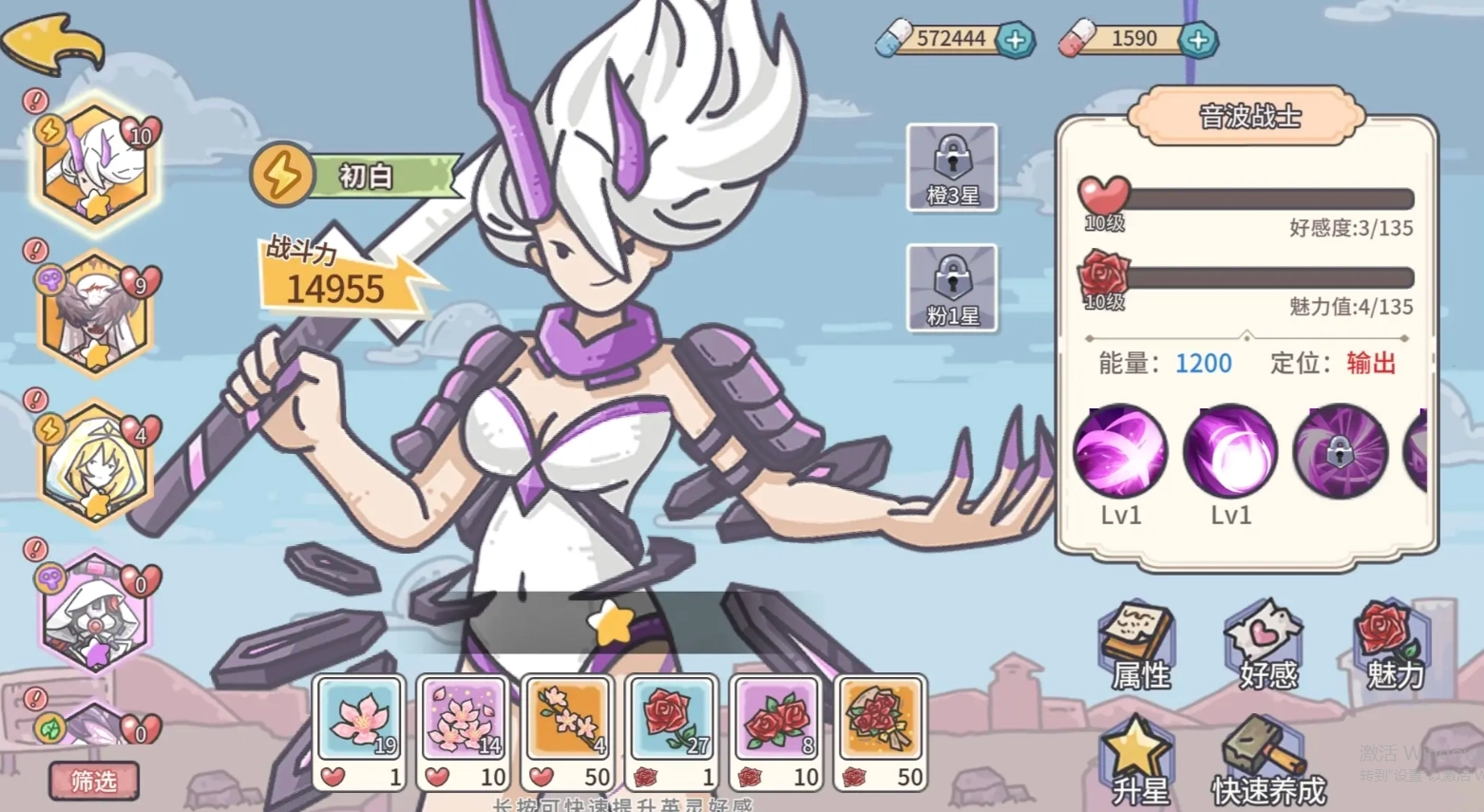Tap the locked 粉1星 skin slot
This screenshot has height=812, width=1484.
(x=952, y=289)
